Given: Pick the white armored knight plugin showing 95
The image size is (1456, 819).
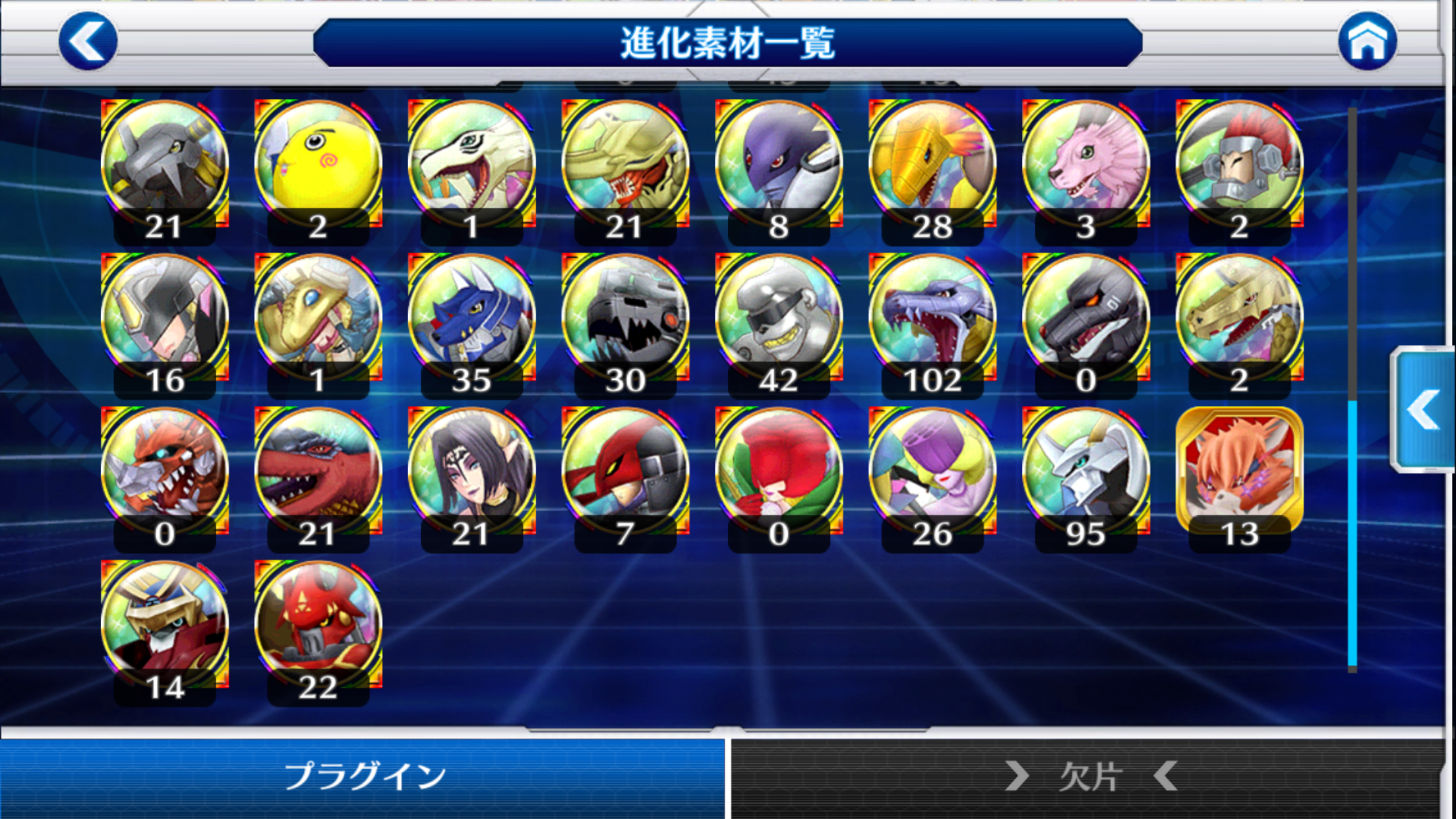Looking at the screenshot, I should [1085, 472].
